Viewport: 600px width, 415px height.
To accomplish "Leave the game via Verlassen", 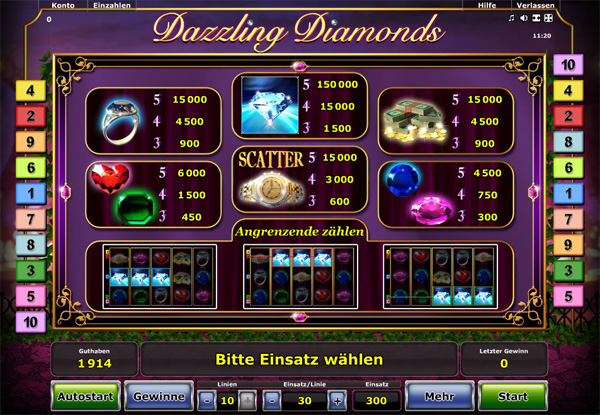I will click(x=534, y=6).
